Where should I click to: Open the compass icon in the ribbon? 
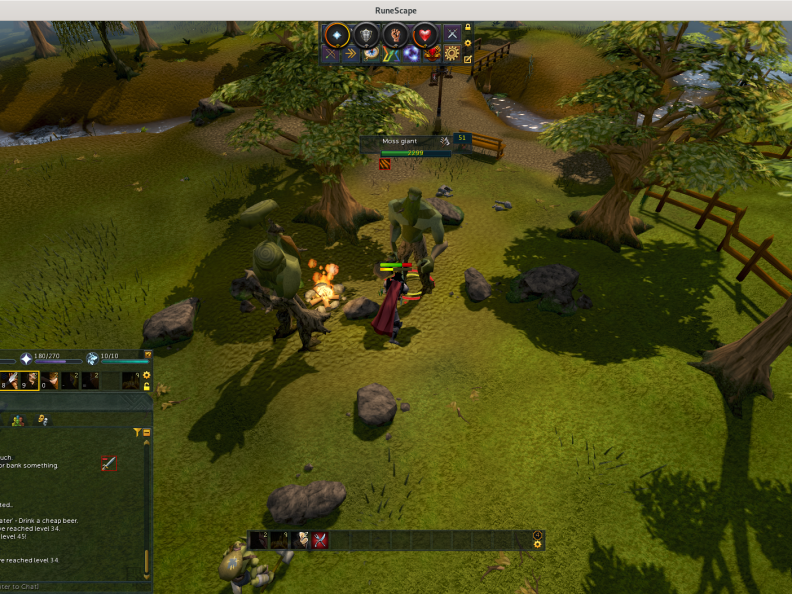pyautogui.click(x=371, y=54)
